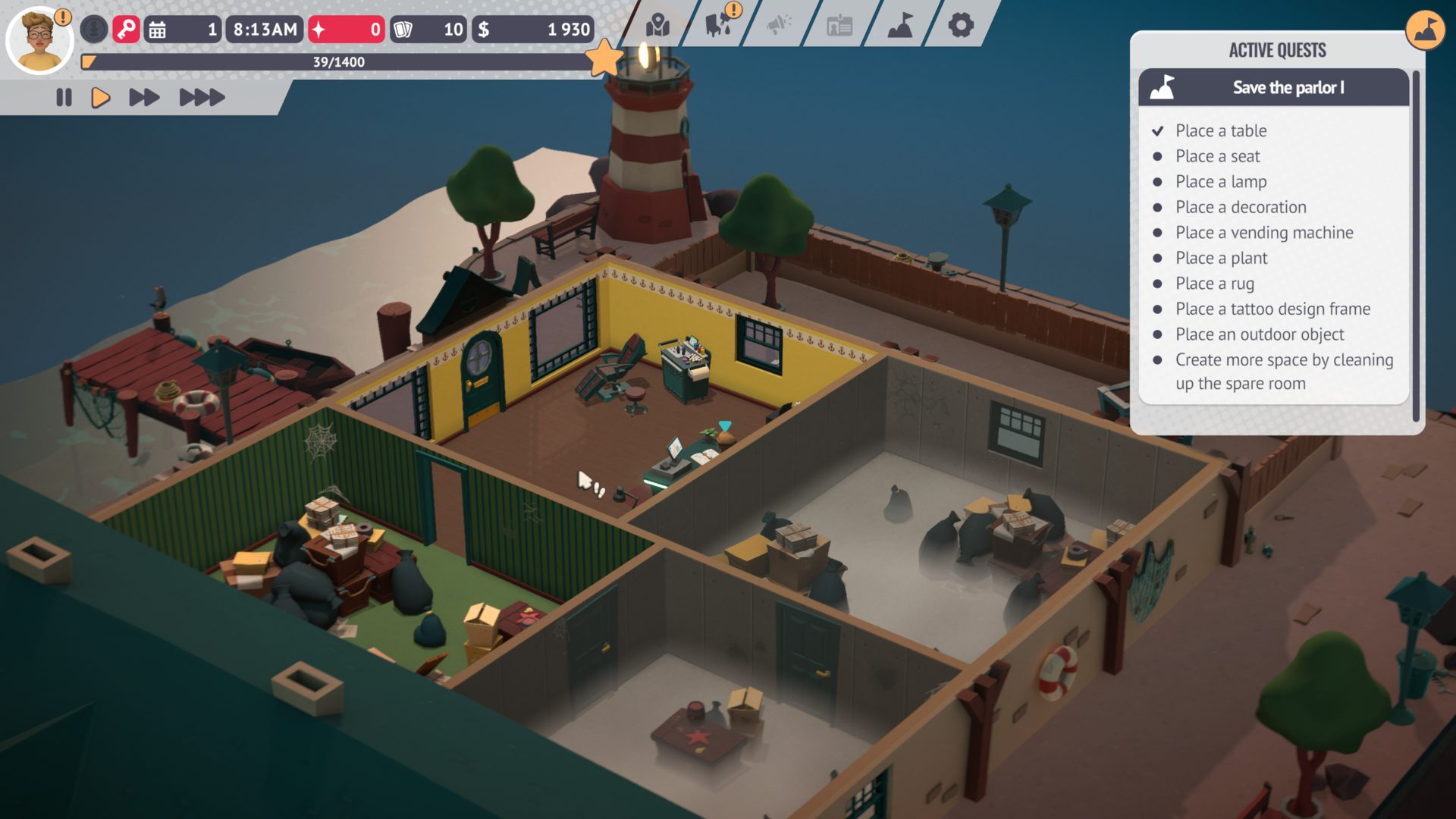Switch to double fast-forward speed
This screenshot has height=819, width=1456.
tap(144, 98)
